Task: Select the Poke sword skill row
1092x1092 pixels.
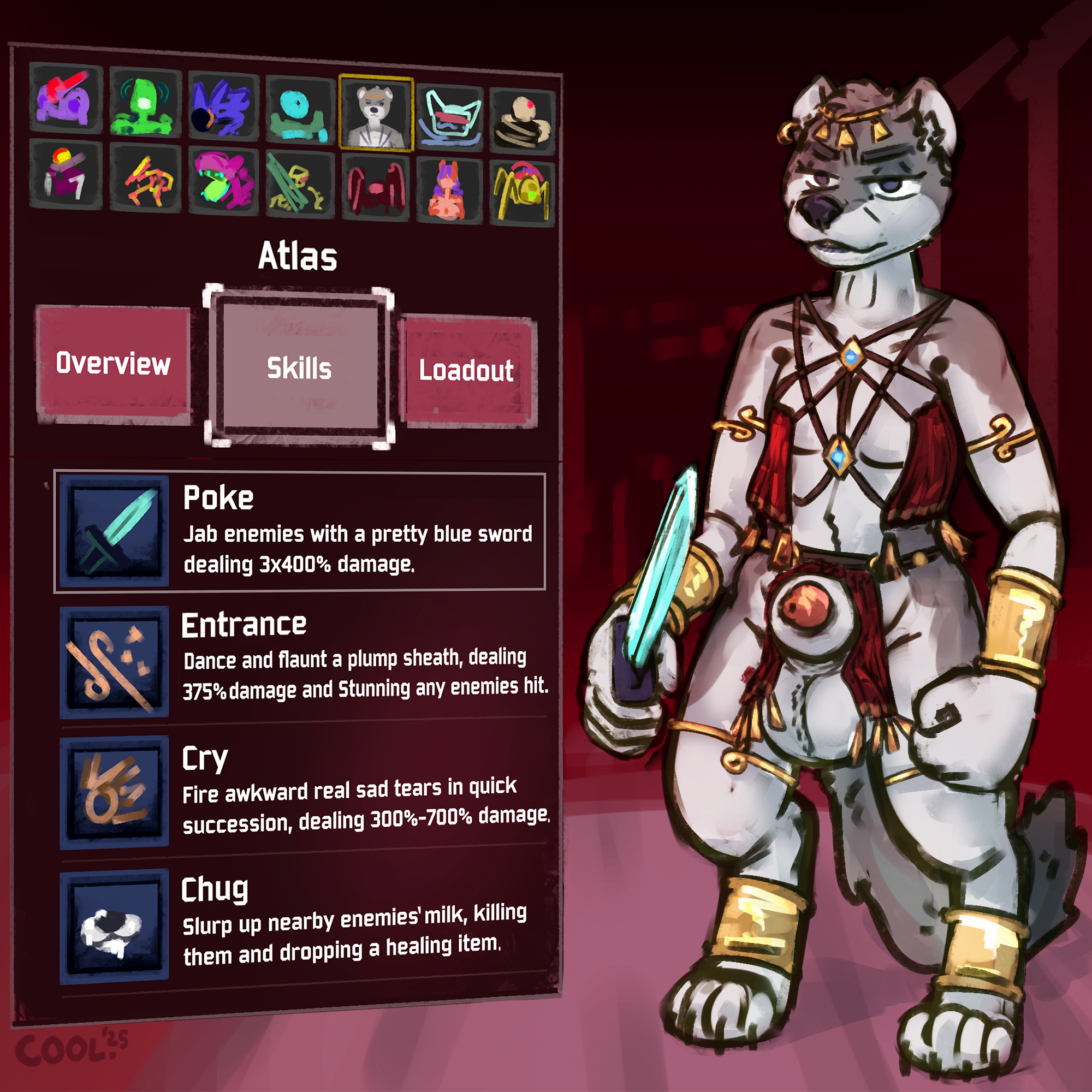Action: [300, 532]
